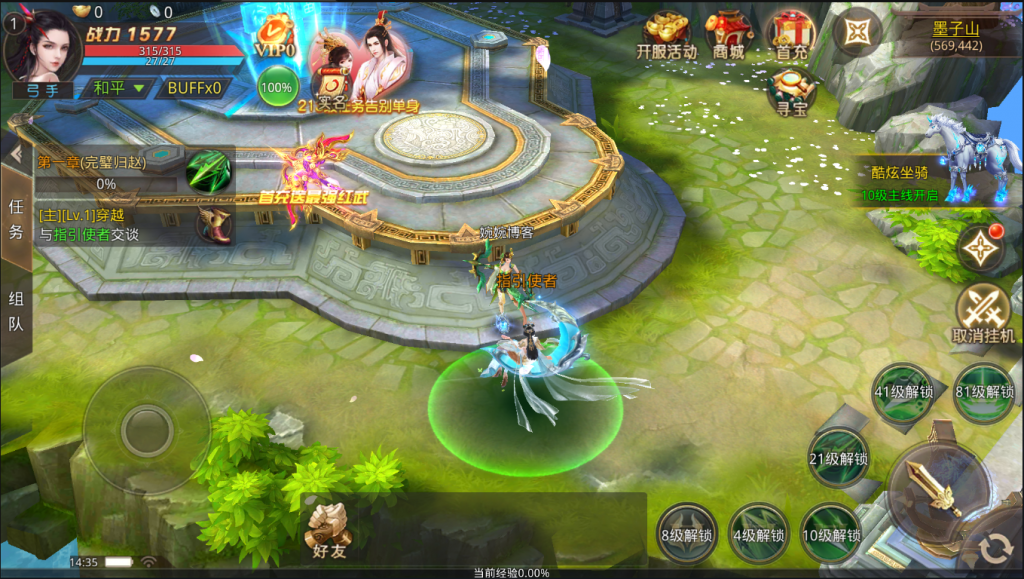This screenshot has height=579, width=1024.
Task: Tap the 41级解锁 locked skill slot
Action: pyautogui.click(x=904, y=390)
